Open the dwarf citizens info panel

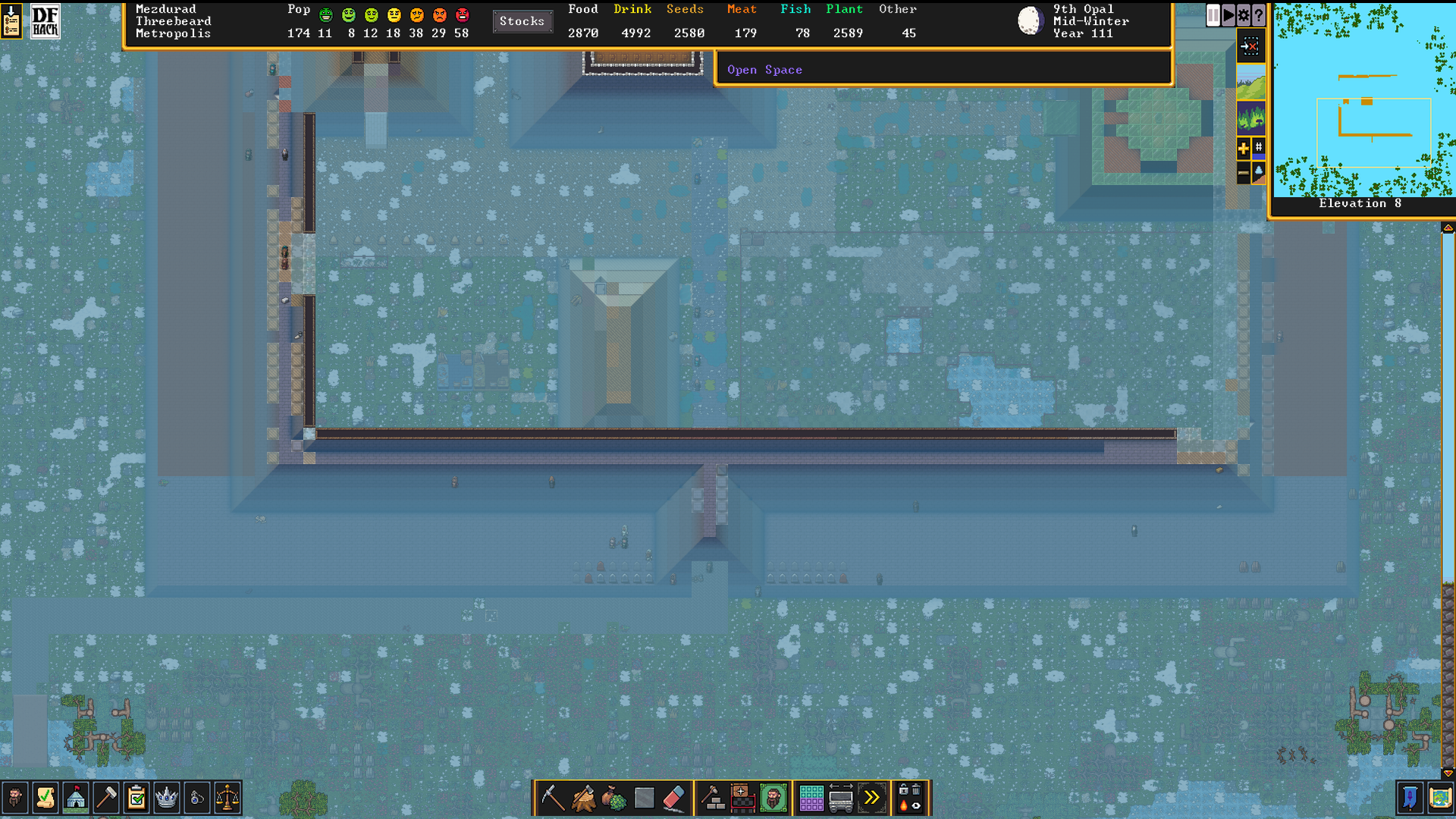pos(15,798)
